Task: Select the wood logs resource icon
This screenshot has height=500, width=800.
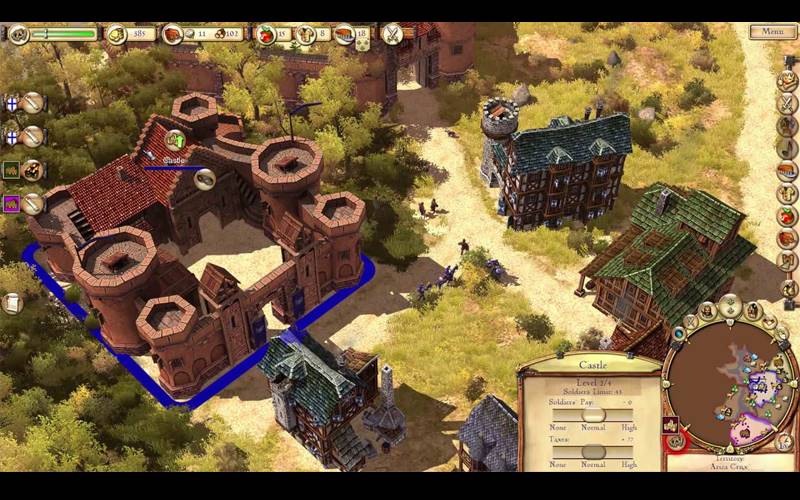Action: click(x=173, y=34)
